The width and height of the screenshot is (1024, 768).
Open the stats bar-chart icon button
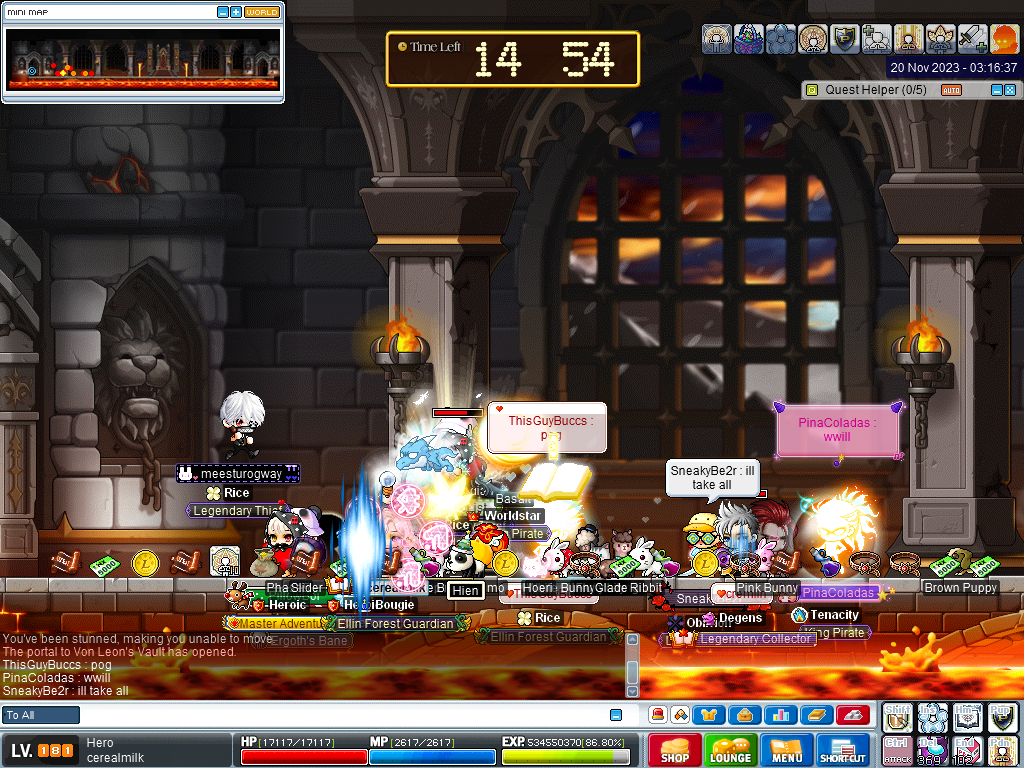(780, 715)
